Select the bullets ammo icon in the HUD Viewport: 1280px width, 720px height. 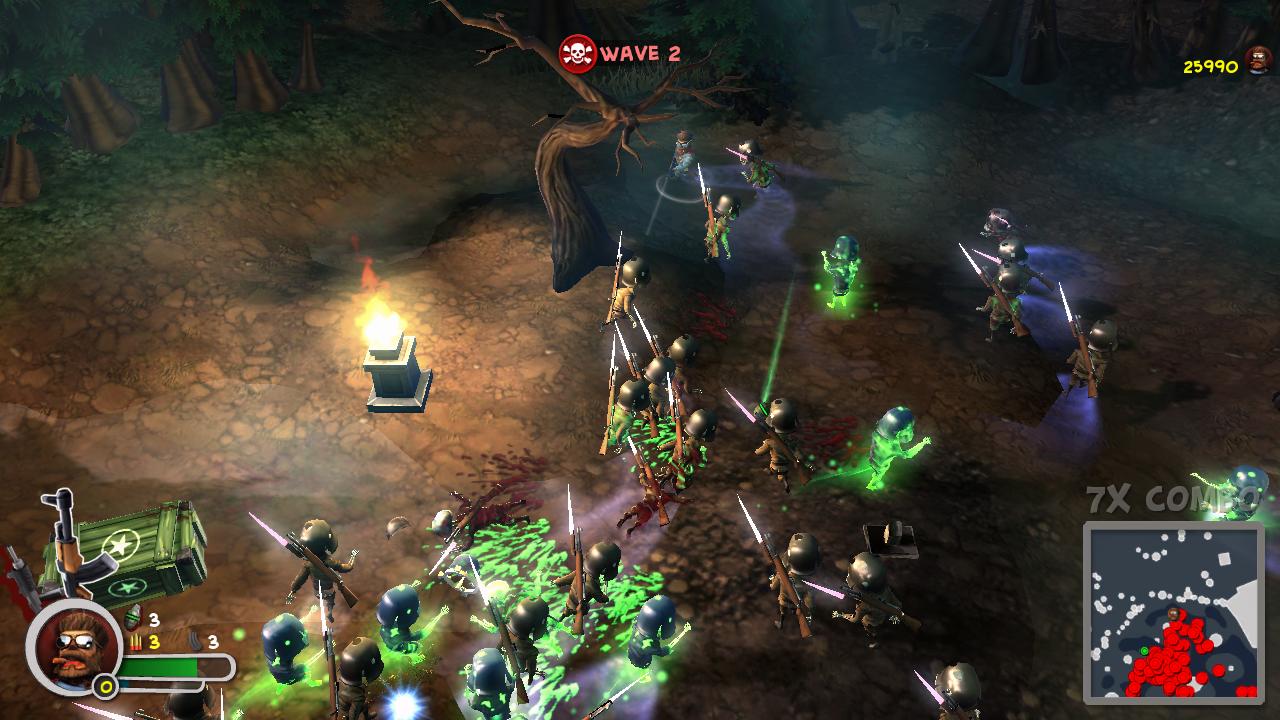(136, 640)
